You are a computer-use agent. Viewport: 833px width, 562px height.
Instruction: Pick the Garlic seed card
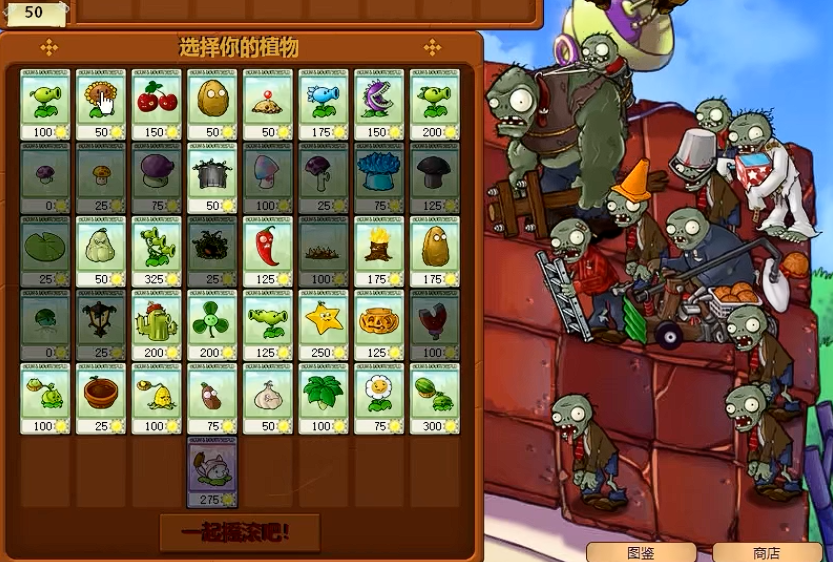[268, 398]
